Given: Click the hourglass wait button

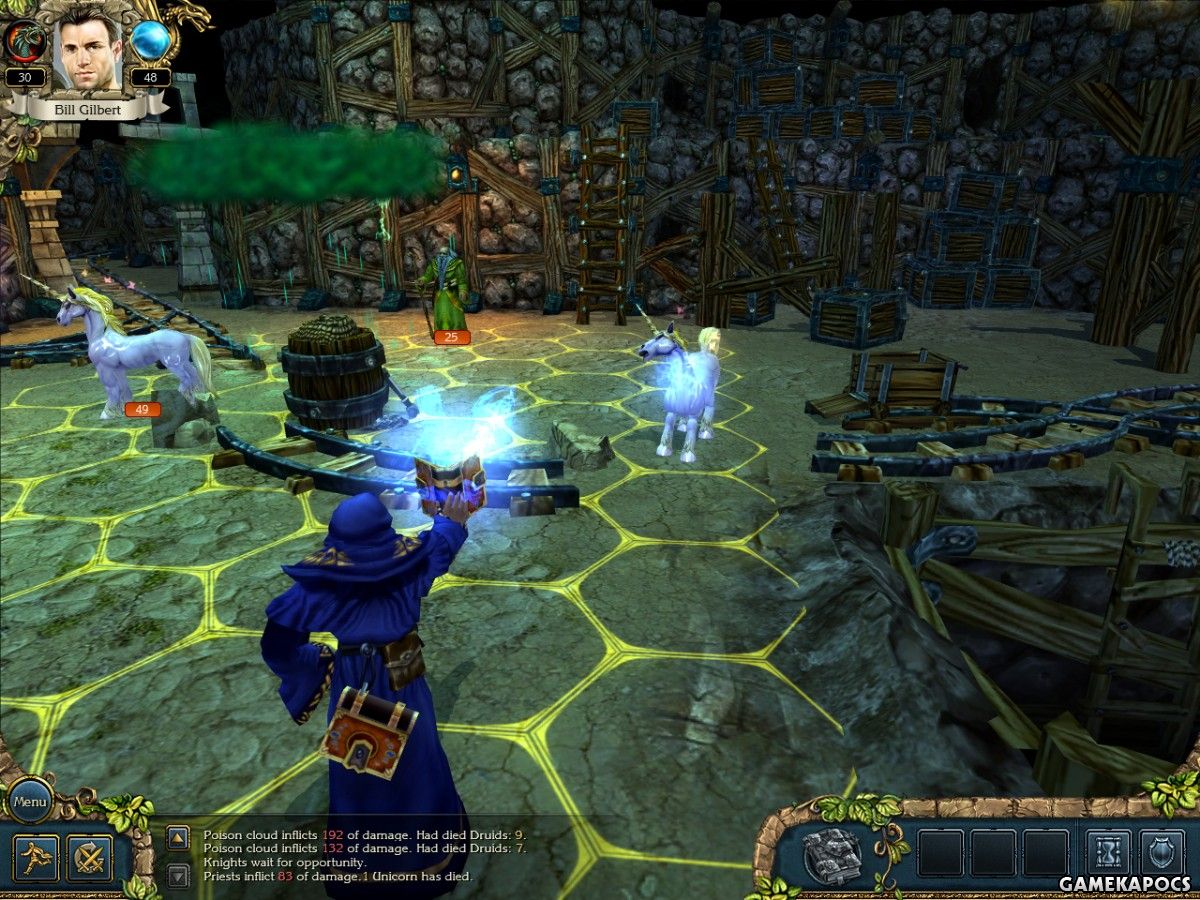Looking at the screenshot, I should click(1108, 853).
